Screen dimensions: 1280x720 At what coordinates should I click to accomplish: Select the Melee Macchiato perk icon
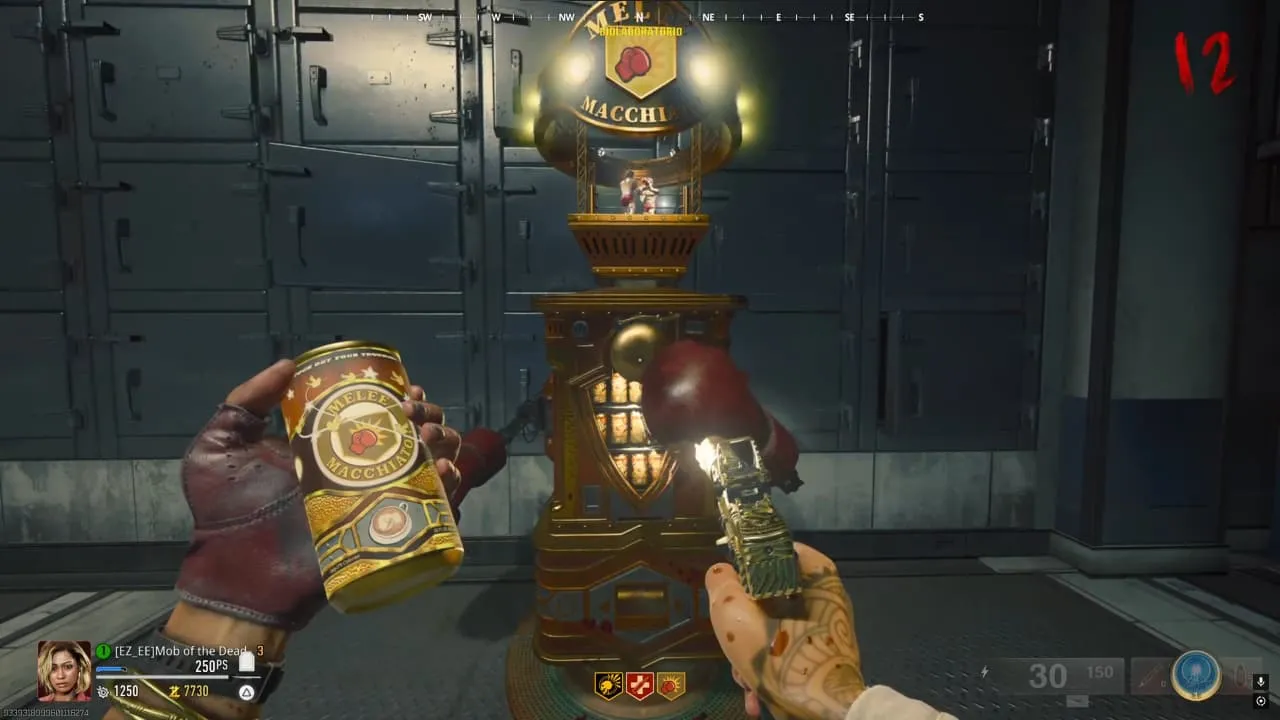click(x=670, y=685)
